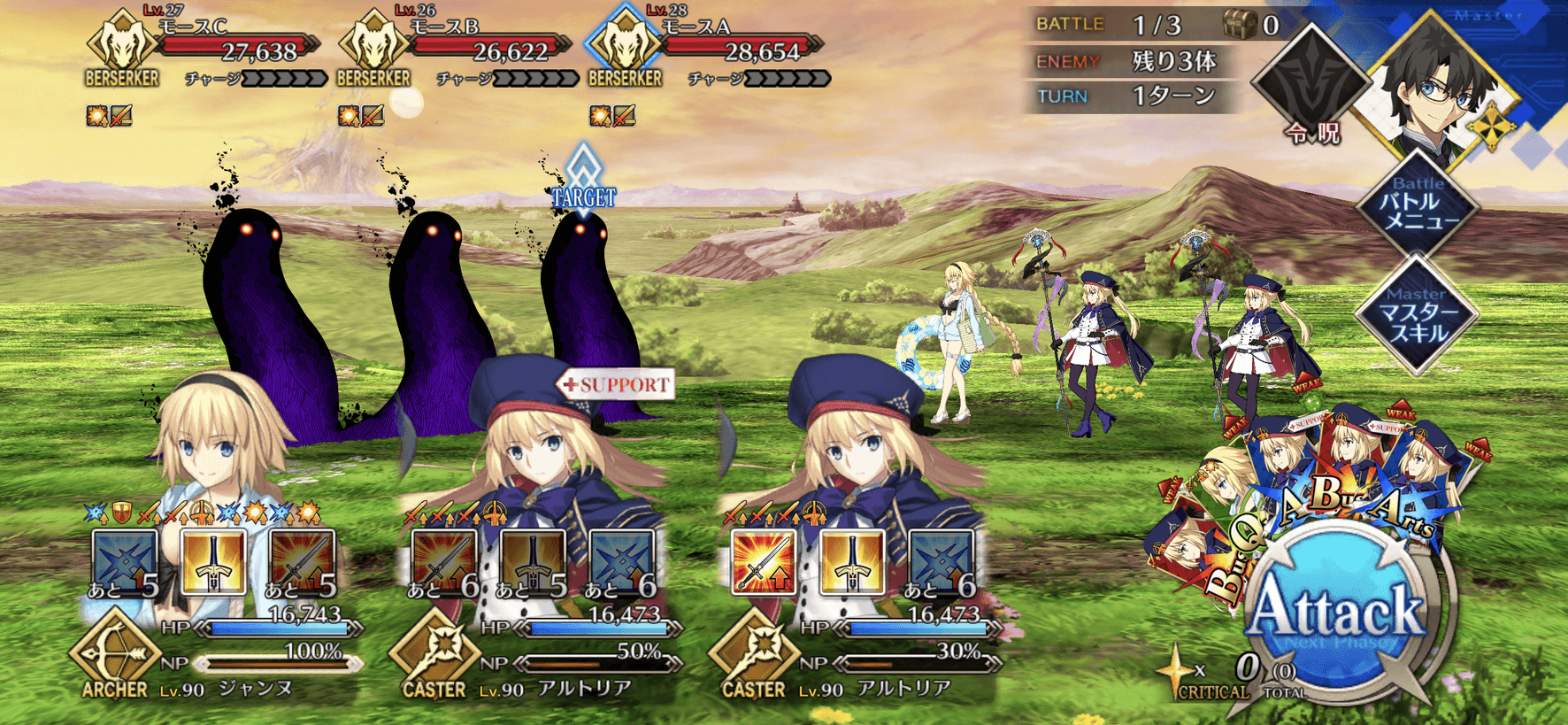Screen dimensions: 1568x725
Task: Open the Master Skill panel
Action: [x=1418, y=314]
